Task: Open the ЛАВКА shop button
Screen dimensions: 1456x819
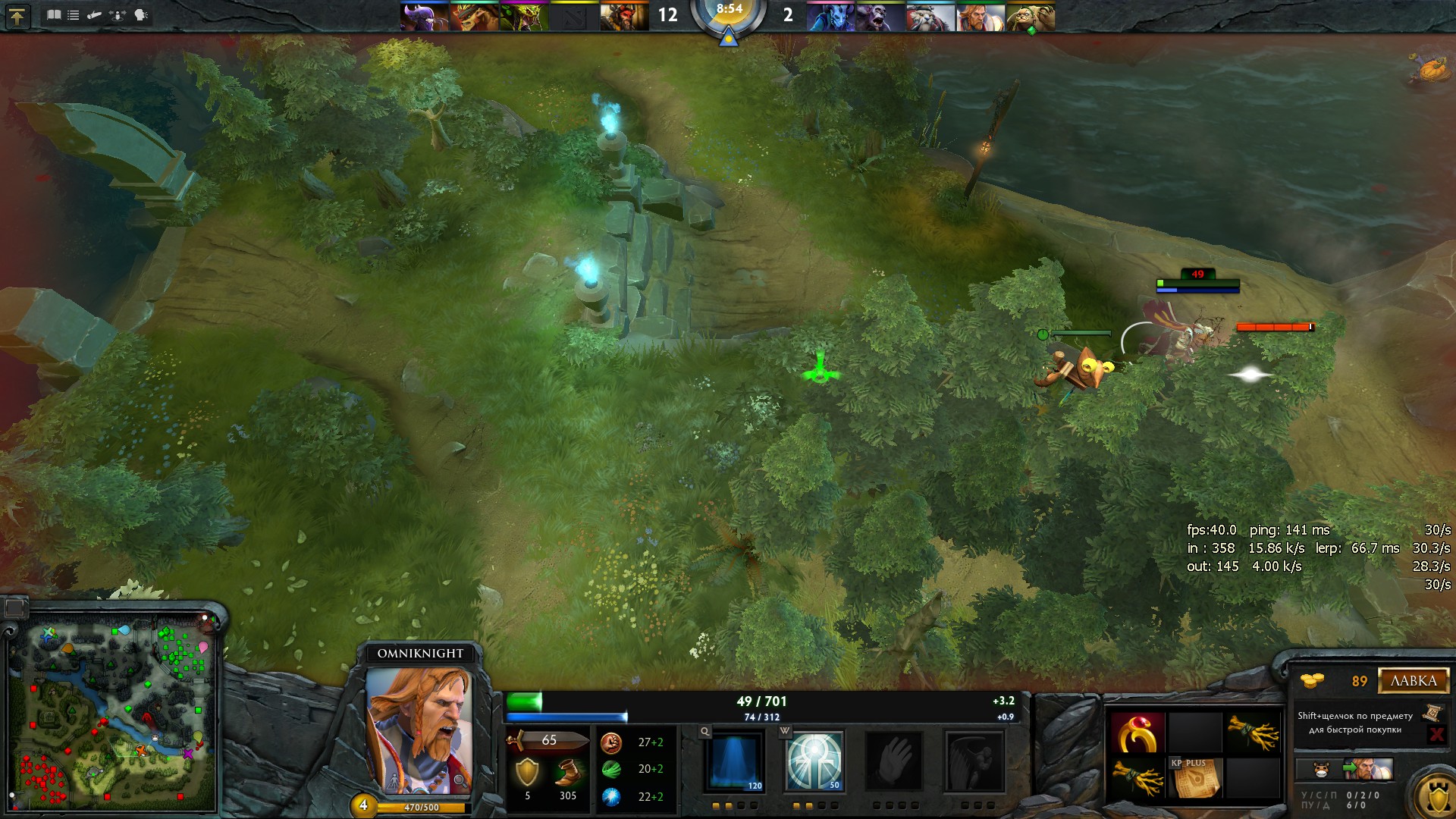Action: [x=1414, y=681]
